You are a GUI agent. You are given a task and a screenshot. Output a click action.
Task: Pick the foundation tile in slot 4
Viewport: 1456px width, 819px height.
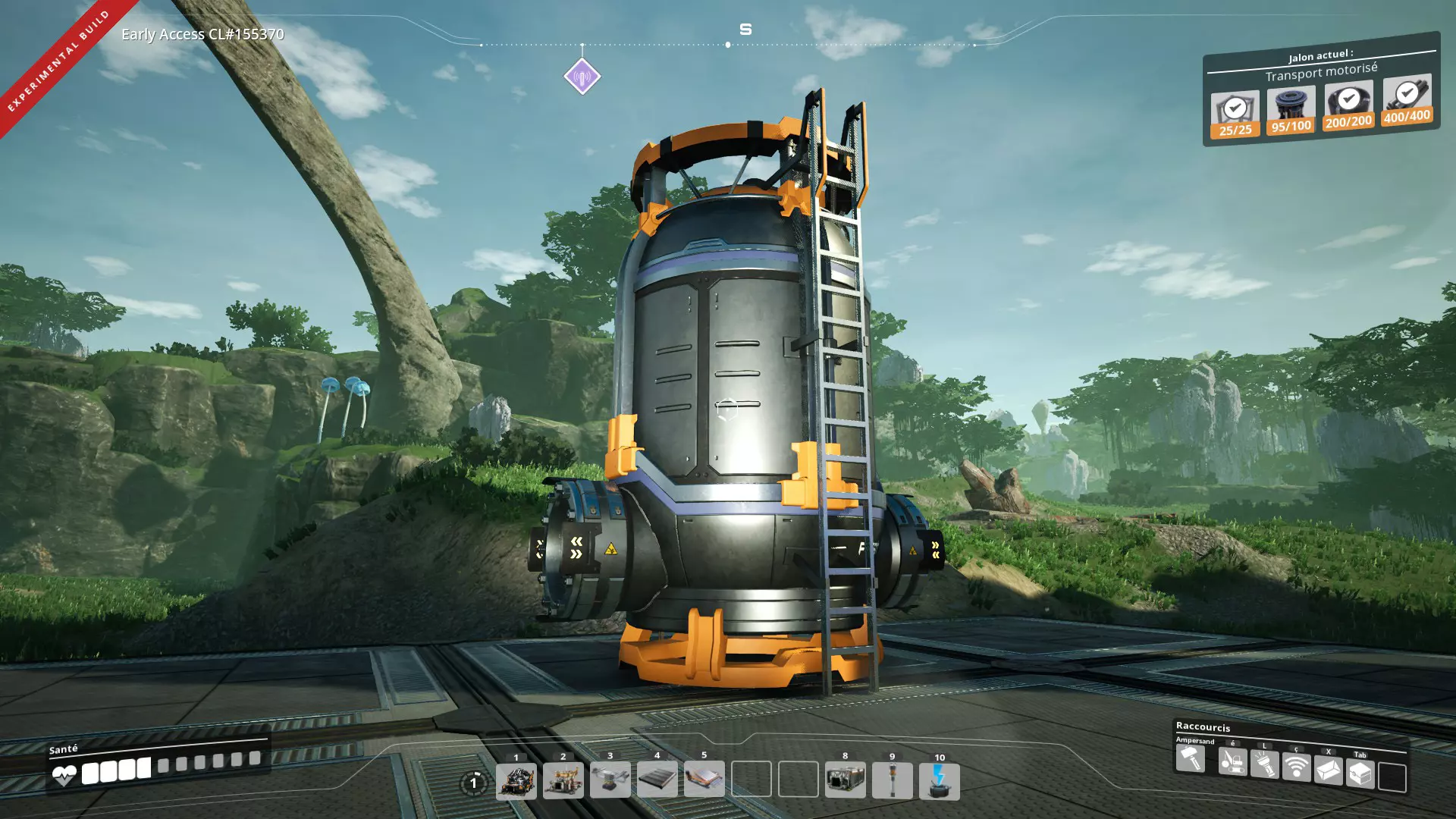point(657,780)
